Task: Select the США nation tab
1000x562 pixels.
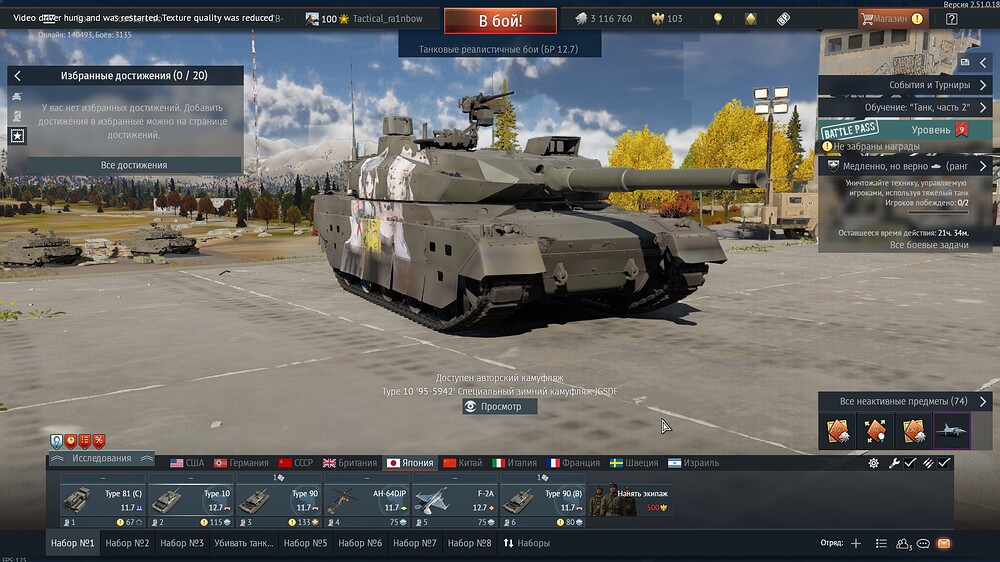Action: [187, 463]
